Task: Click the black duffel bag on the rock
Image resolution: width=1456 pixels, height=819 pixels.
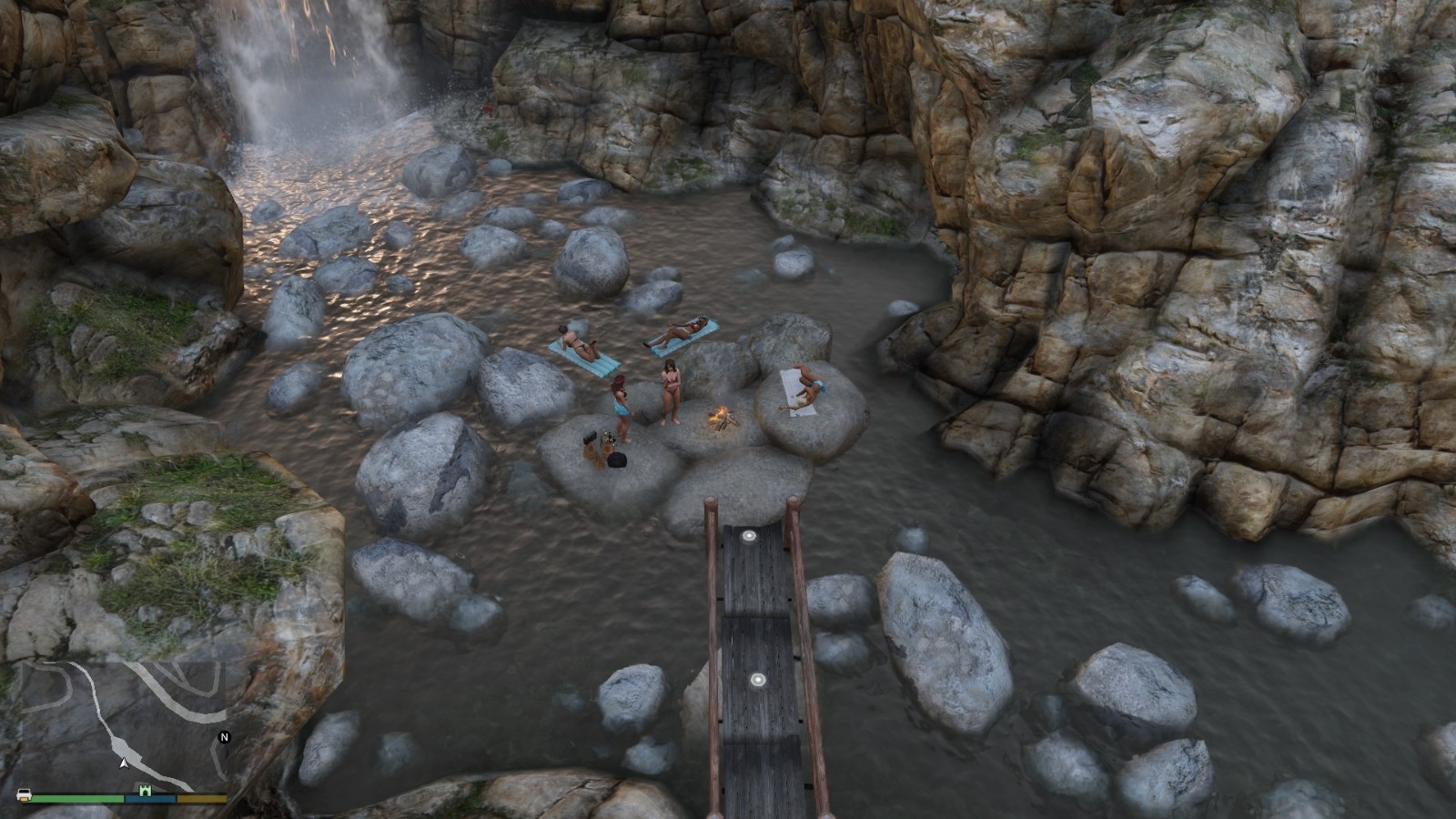Action: click(617, 460)
